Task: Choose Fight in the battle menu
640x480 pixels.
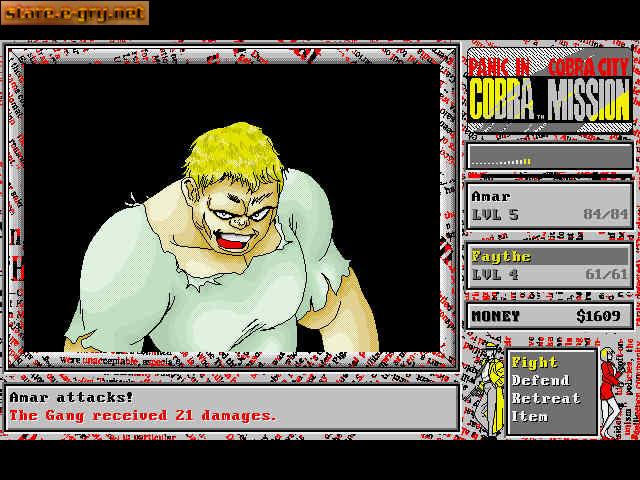Action: [534, 363]
